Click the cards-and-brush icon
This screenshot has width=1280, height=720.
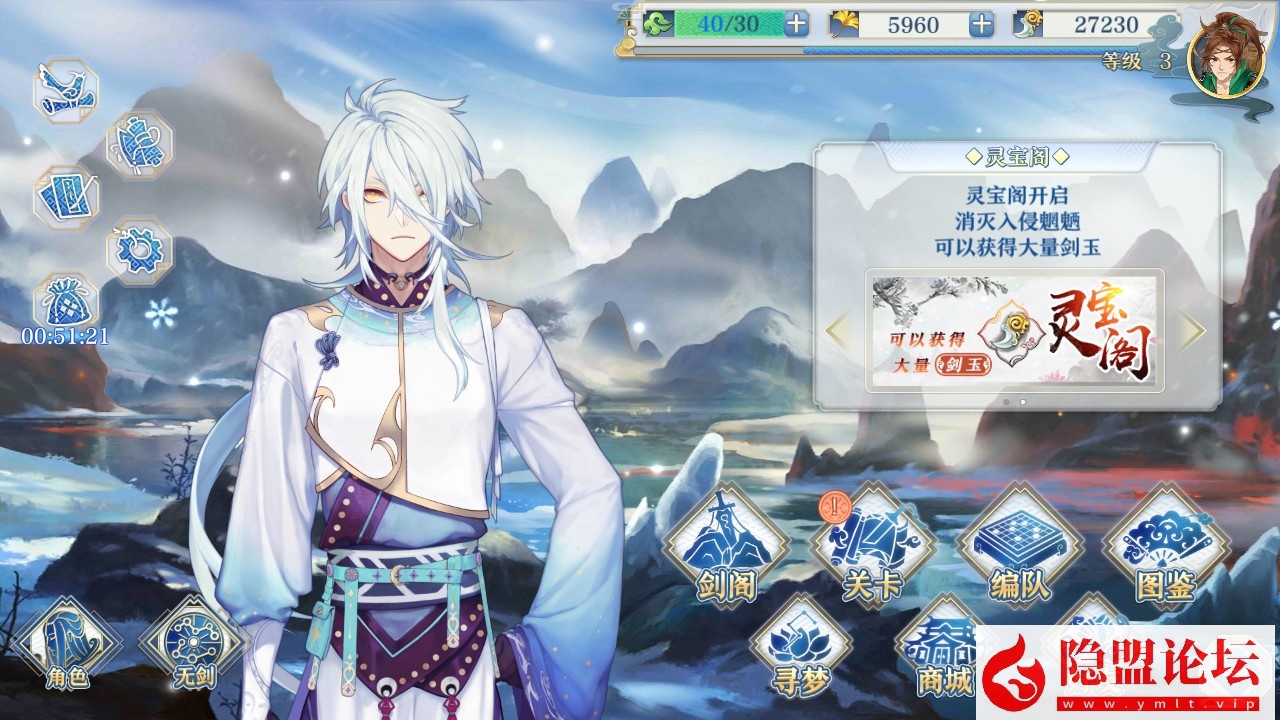coord(66,196)
